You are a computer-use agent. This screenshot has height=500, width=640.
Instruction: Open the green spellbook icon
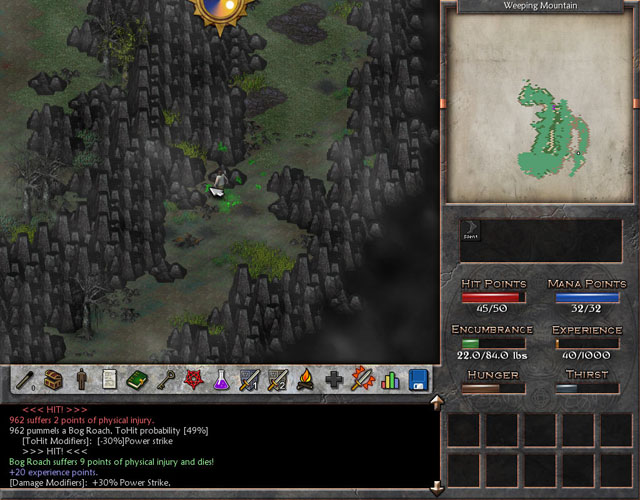click(x=137, y=380)
